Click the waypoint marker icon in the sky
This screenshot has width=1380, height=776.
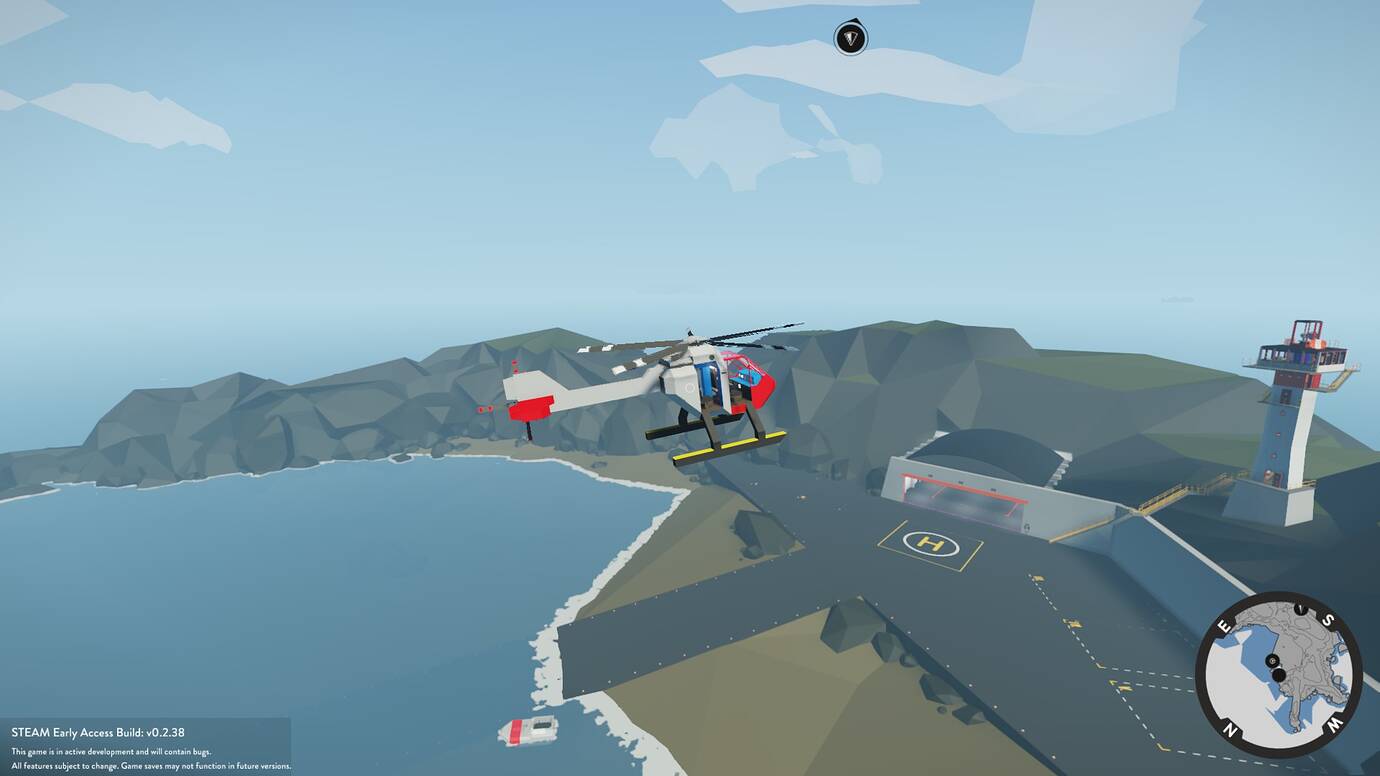pyautogui.click(x=851, y=39)
